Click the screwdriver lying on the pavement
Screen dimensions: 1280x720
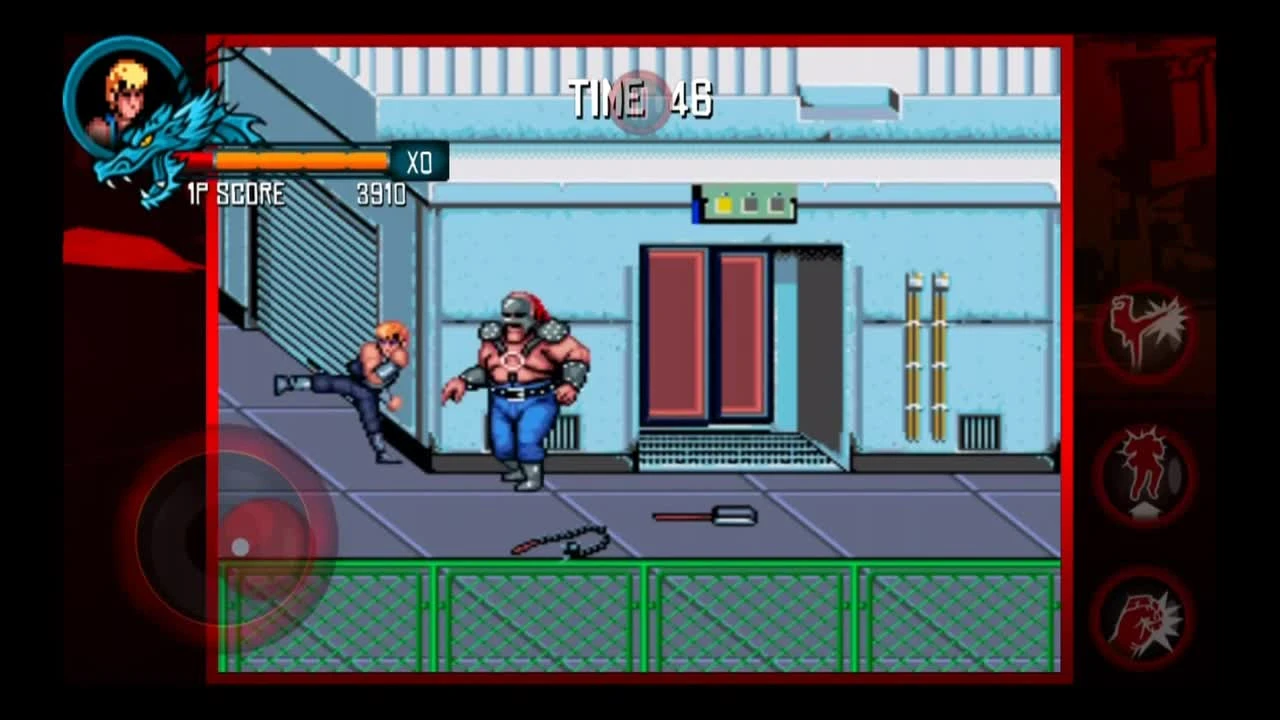(x=700, y=517)
